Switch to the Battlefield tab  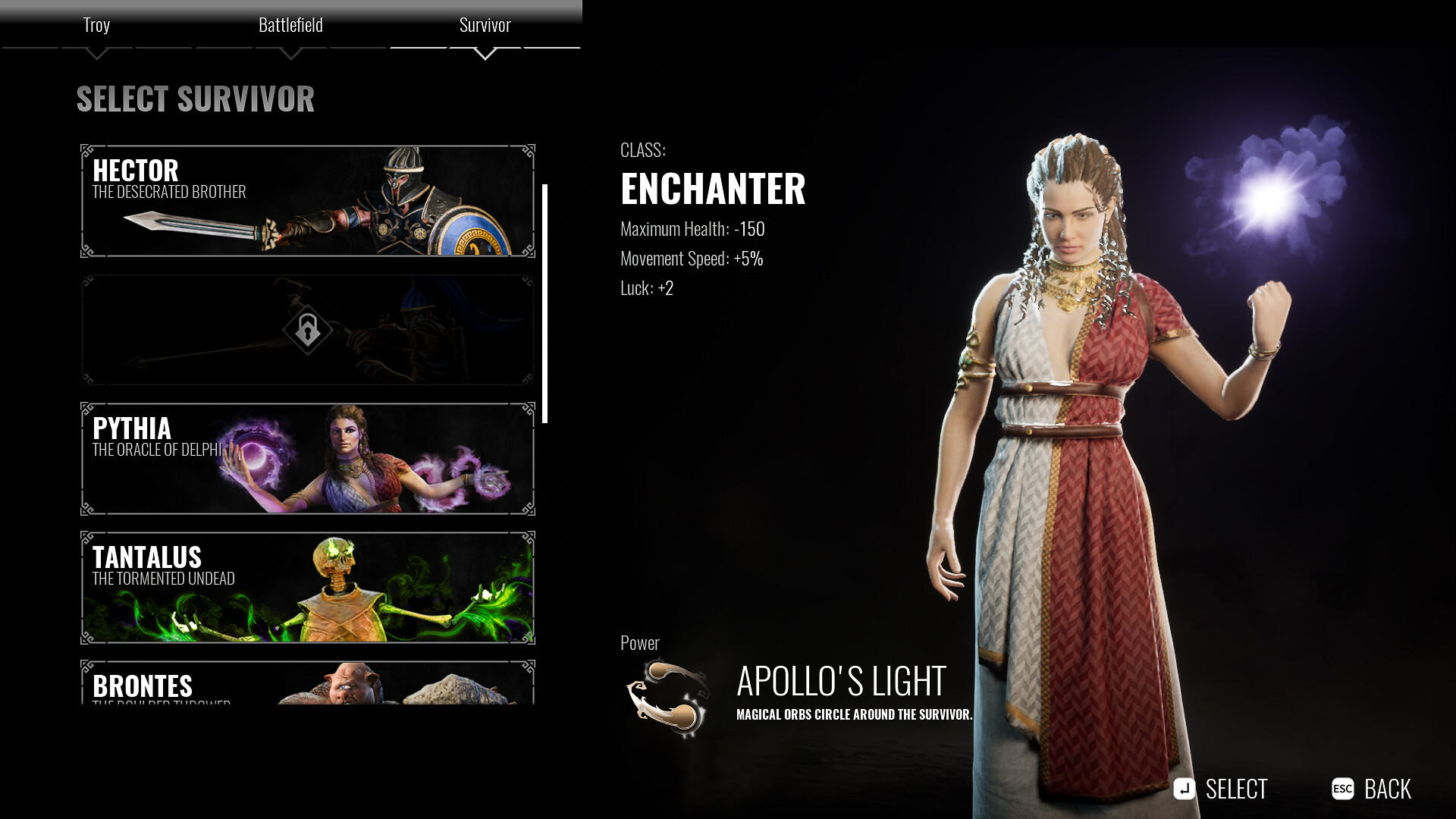click(x=292, y=24)
